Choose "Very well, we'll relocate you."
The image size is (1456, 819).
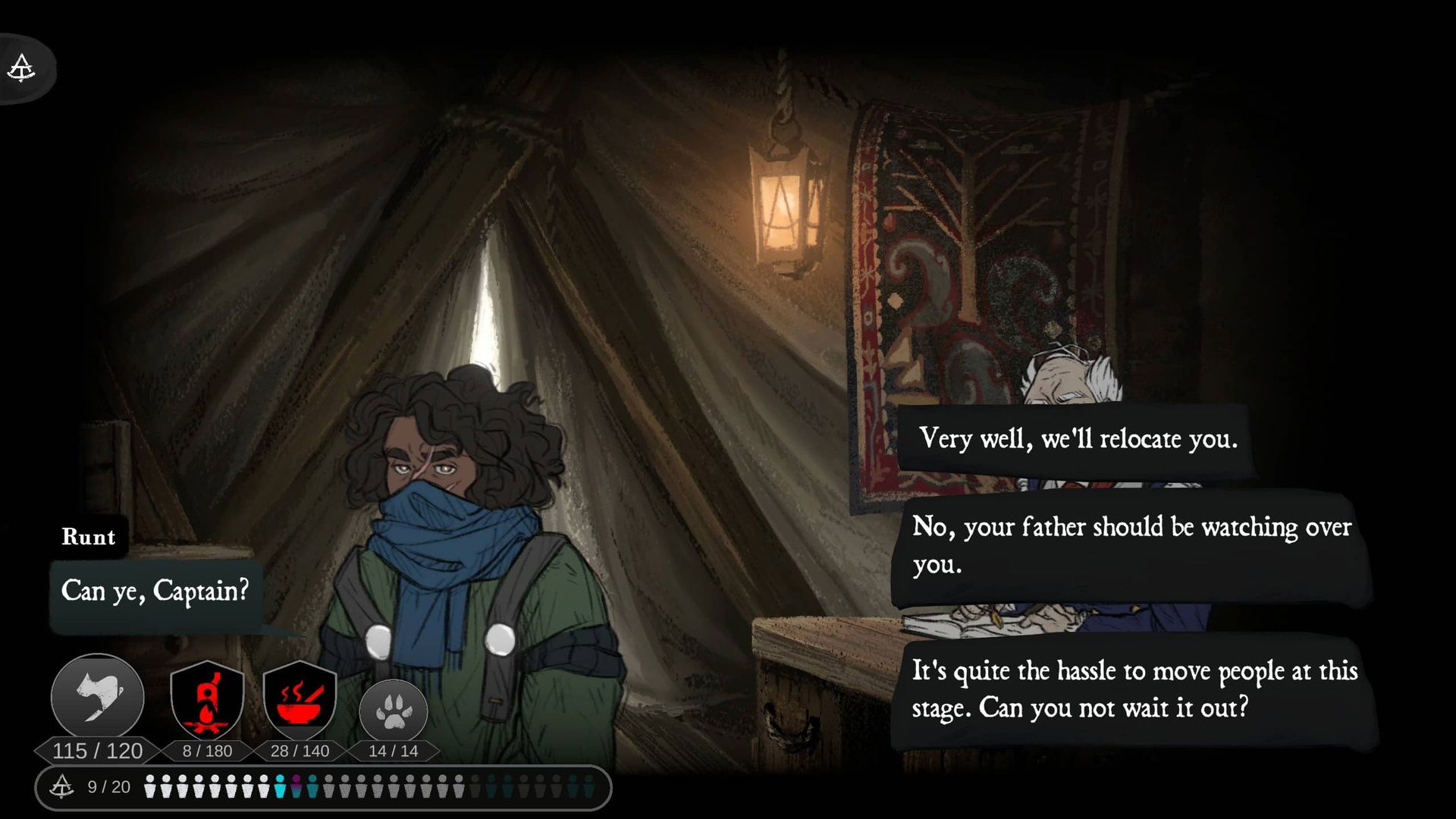click(x=1077, y=439)
